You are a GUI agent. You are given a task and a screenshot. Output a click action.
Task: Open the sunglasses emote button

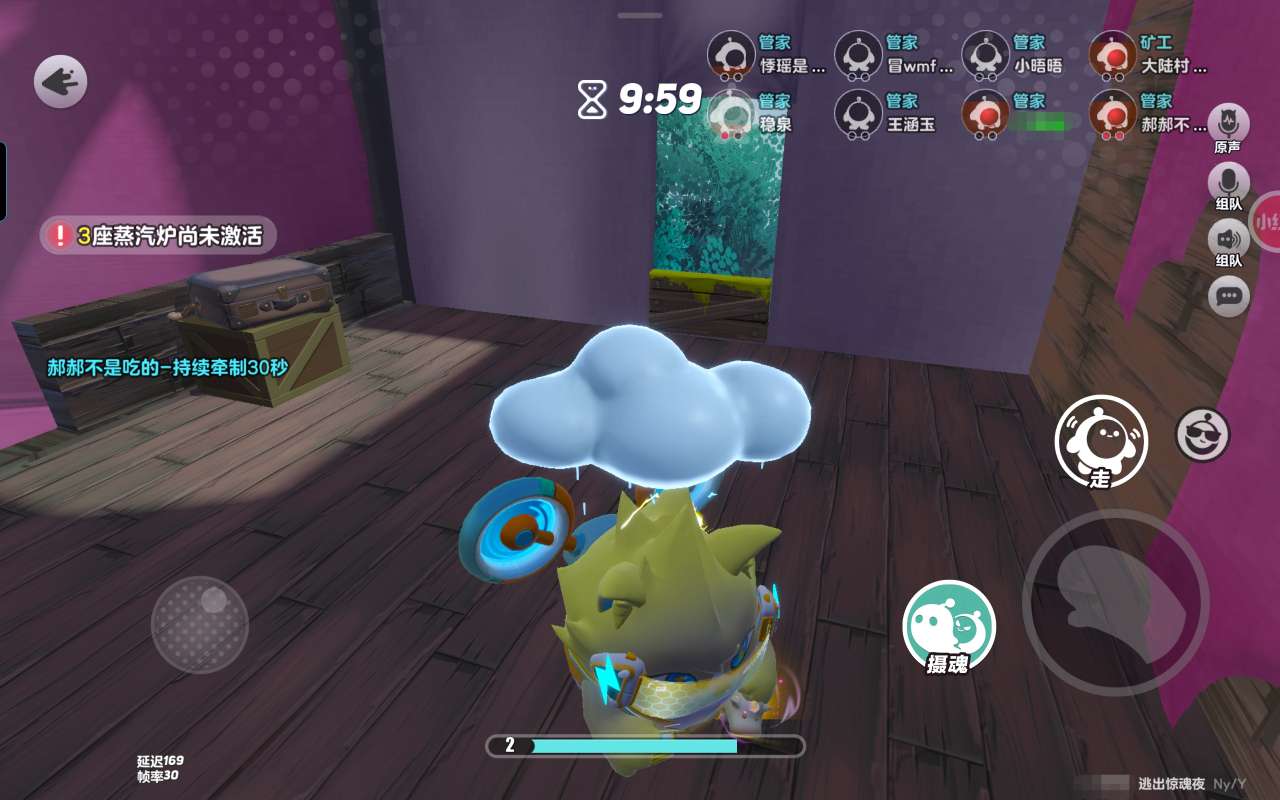click(1202, 434)
